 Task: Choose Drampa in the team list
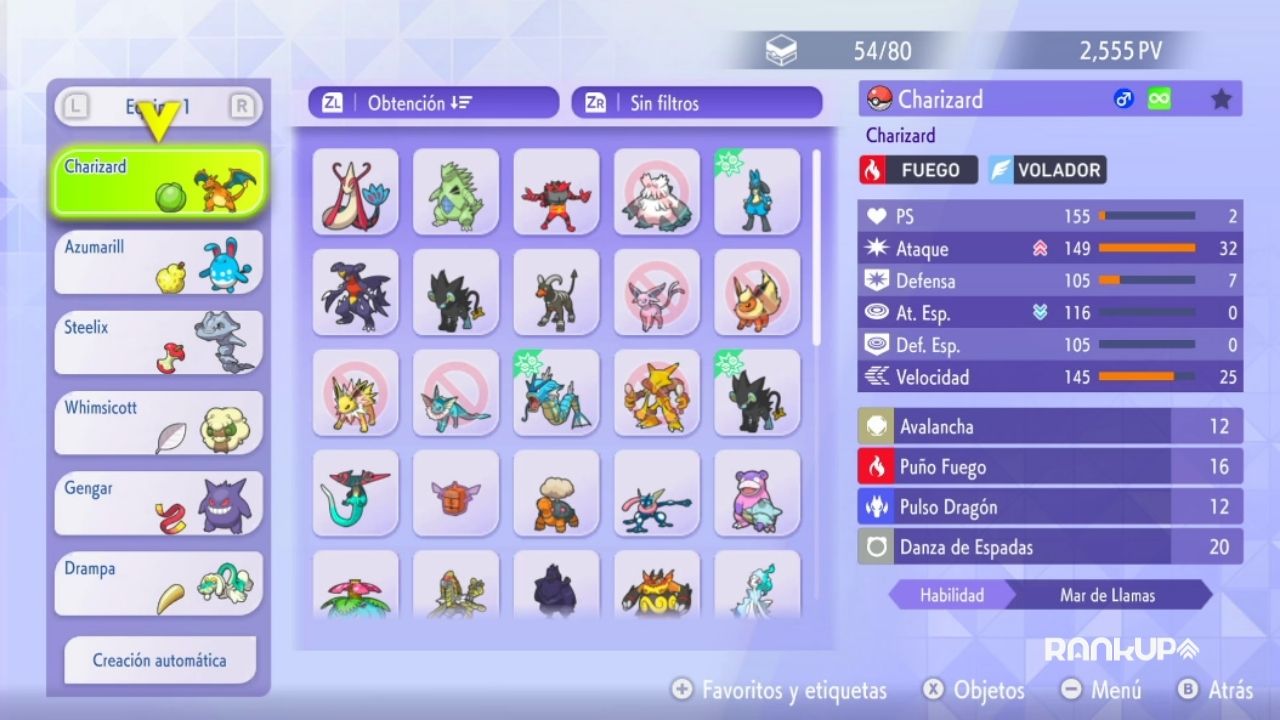tap(159, 584)
